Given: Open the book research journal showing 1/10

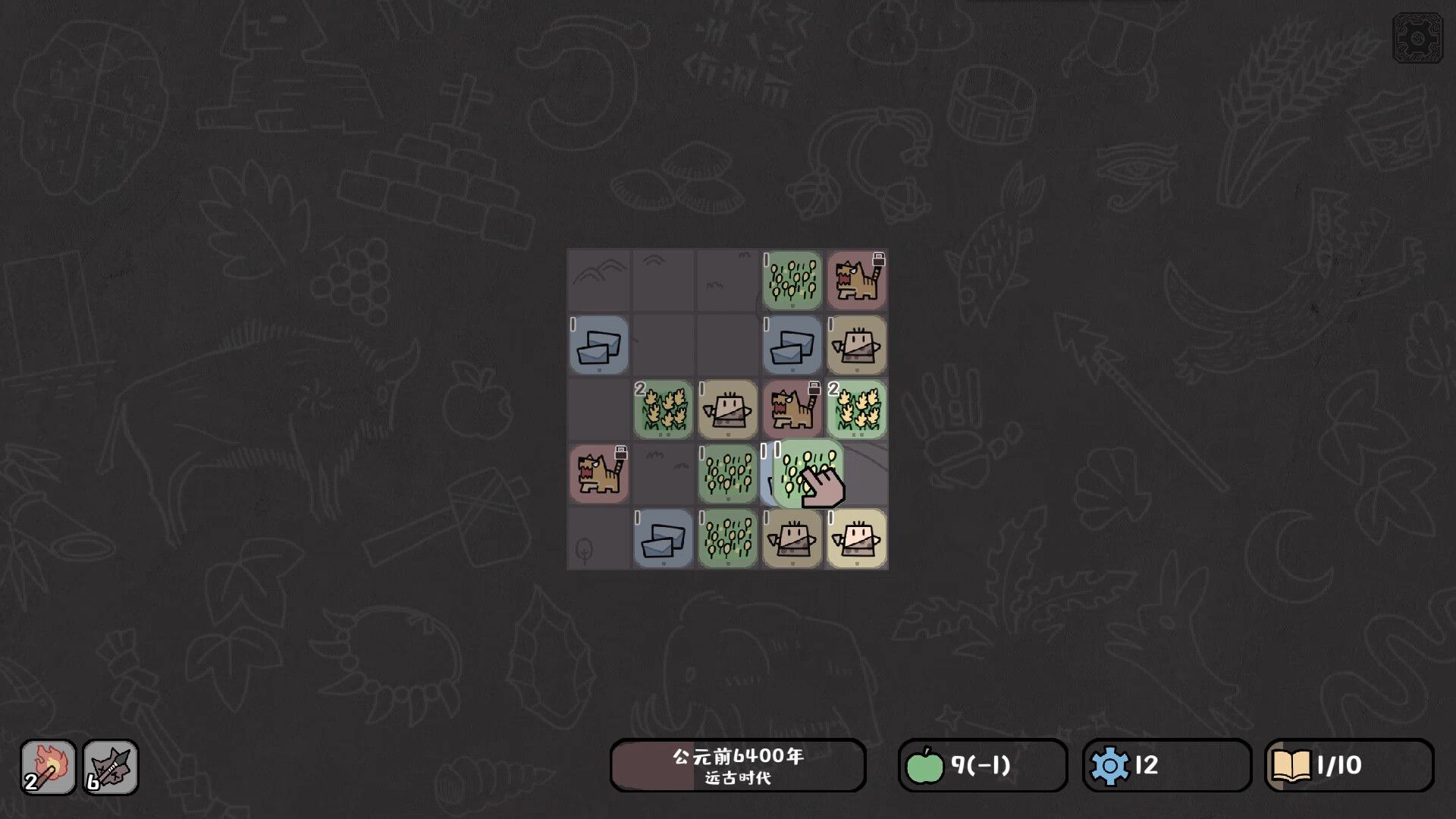Looking at the screenshot, I should point(1294,765).
